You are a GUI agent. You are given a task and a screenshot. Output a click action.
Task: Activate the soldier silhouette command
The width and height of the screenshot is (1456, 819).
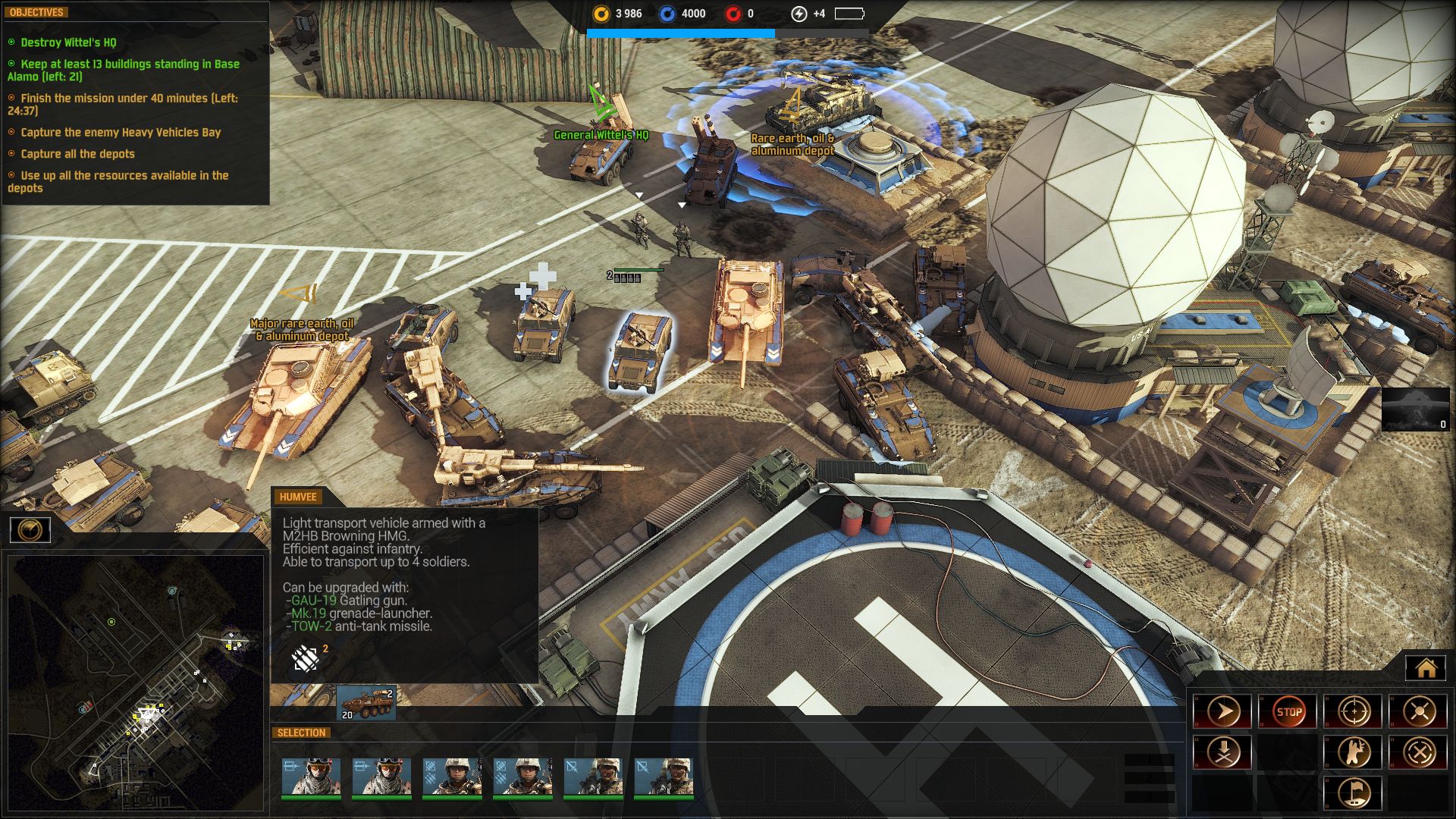1354,752
